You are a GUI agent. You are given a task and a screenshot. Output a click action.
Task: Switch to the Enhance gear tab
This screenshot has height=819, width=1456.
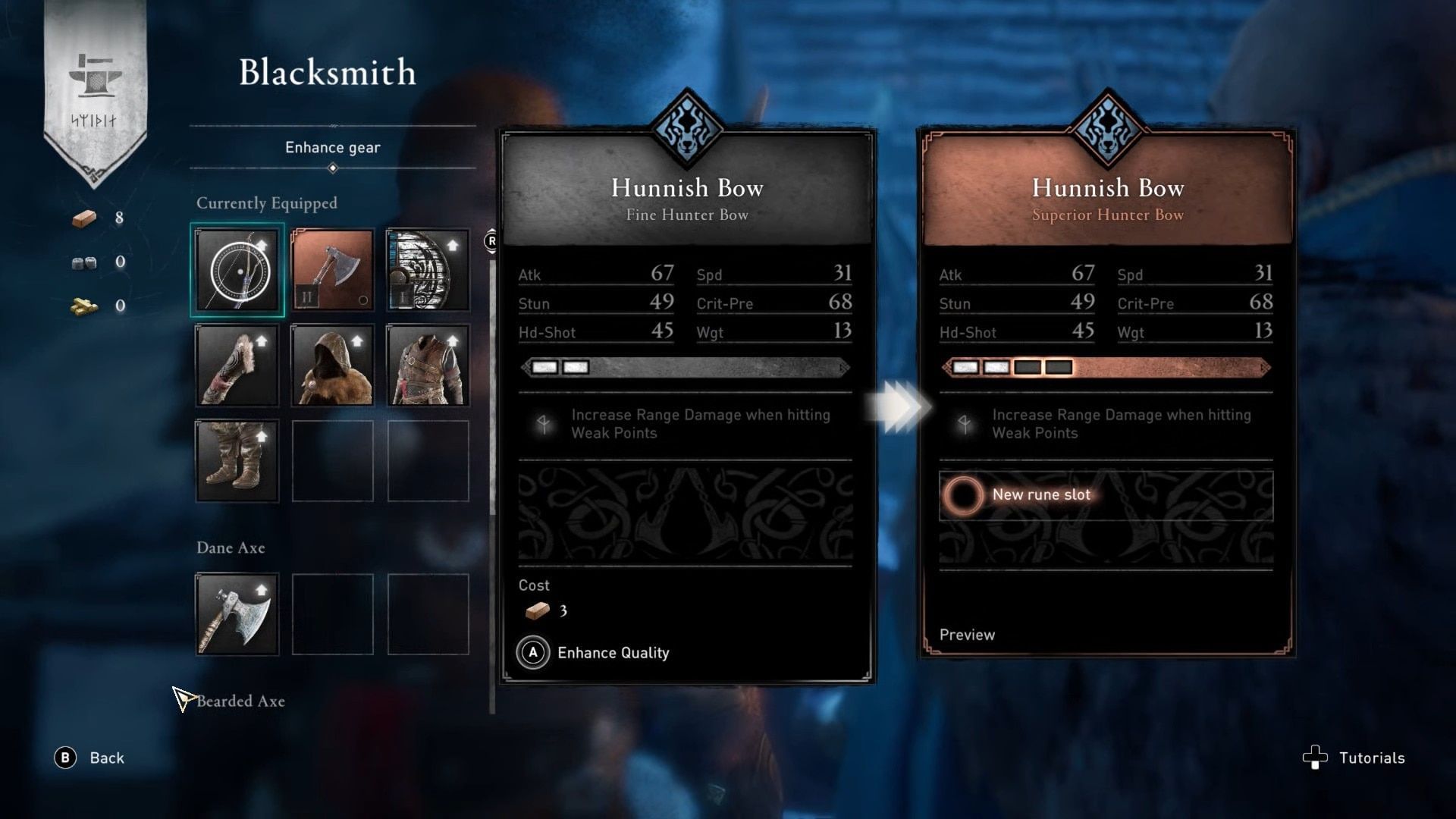[332, 147]
